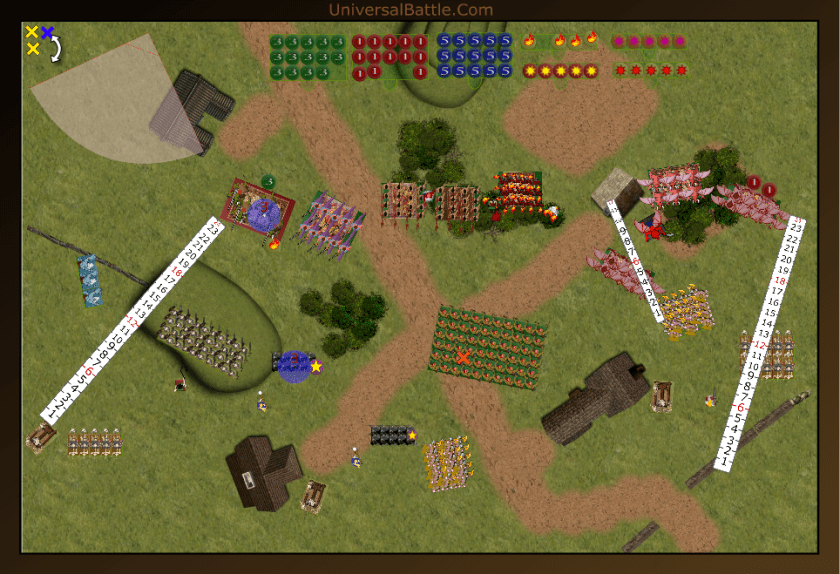840x574 pixels.
Task: Pick the yellow starburst token row
Action: pyautogui.click(x=560, y=71)
